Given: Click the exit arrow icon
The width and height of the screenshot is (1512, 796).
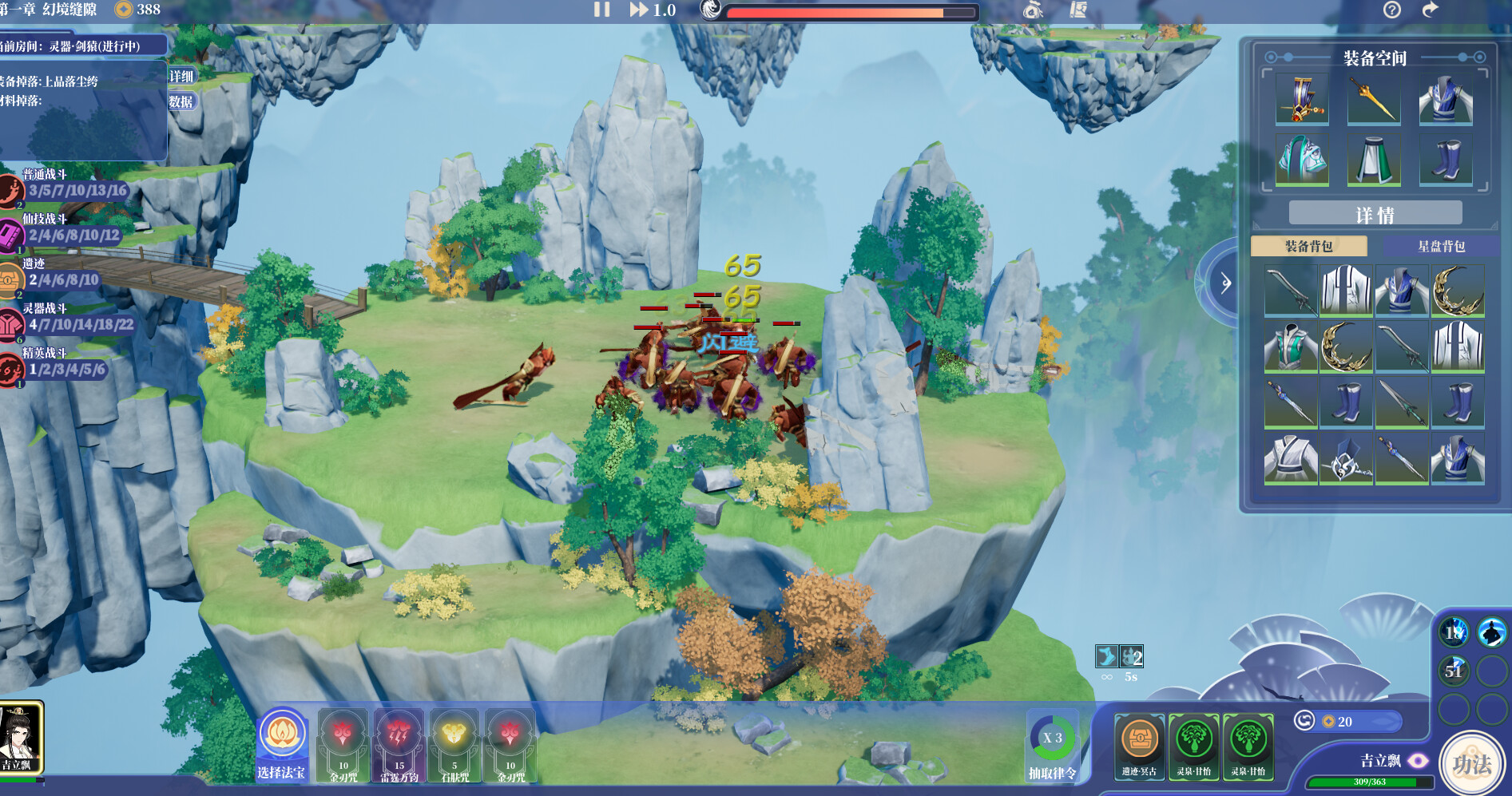Looking at the screenshot, I should (1430, 10).
